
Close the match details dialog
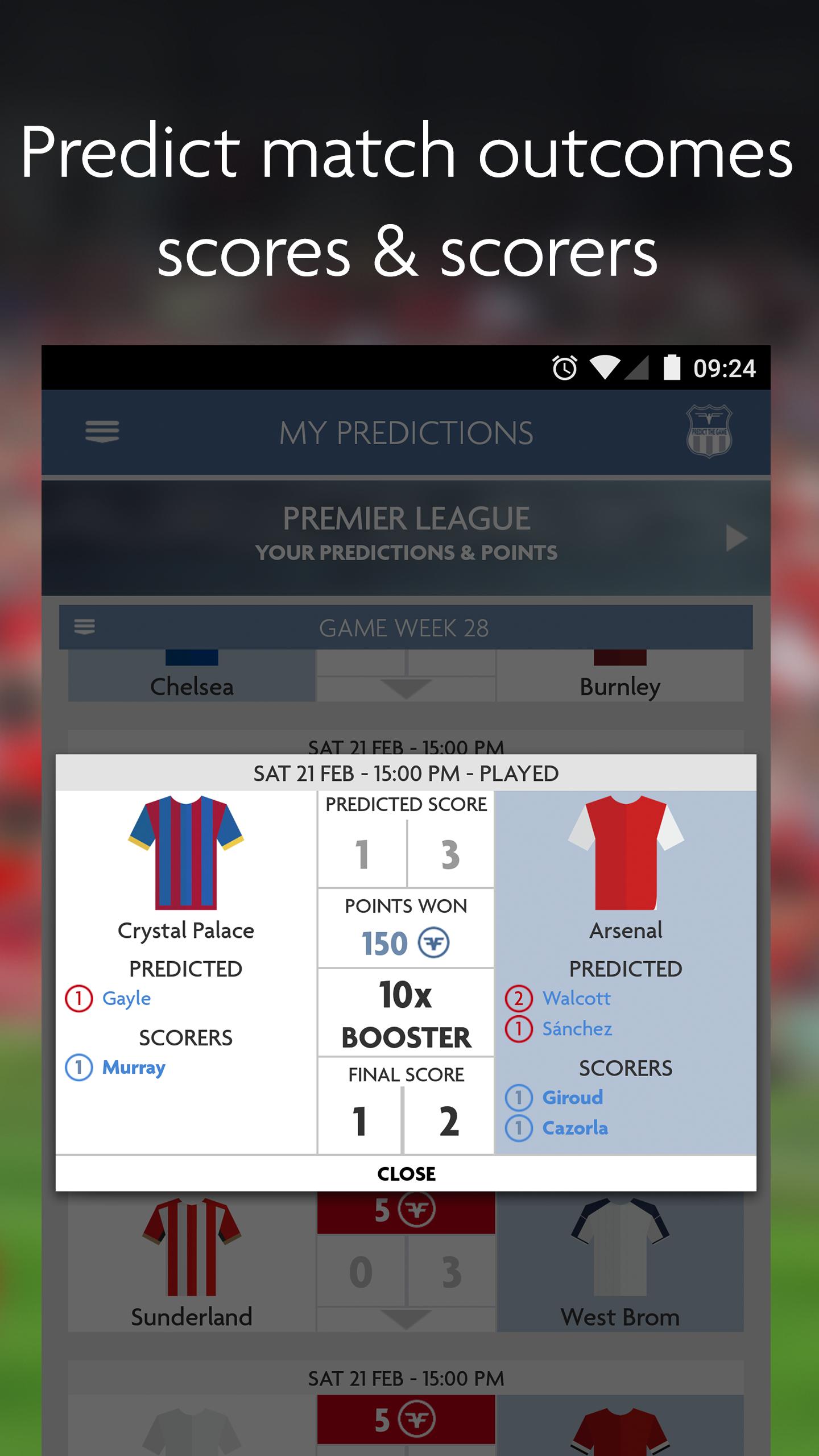pyautogui.click(x=406, y=1173)
